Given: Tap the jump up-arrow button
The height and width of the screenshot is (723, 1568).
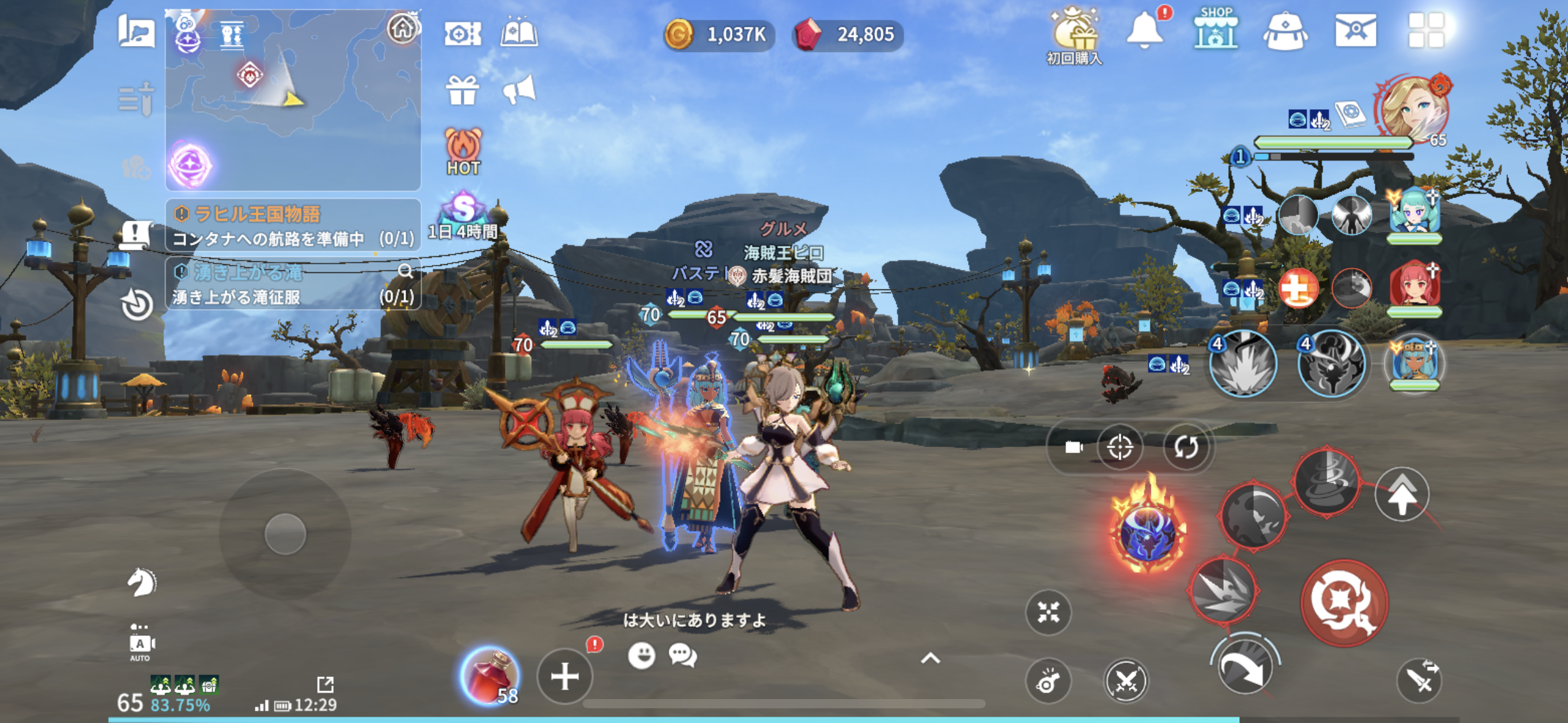Looking at the screenshot, I should (x=1402, y=494).
